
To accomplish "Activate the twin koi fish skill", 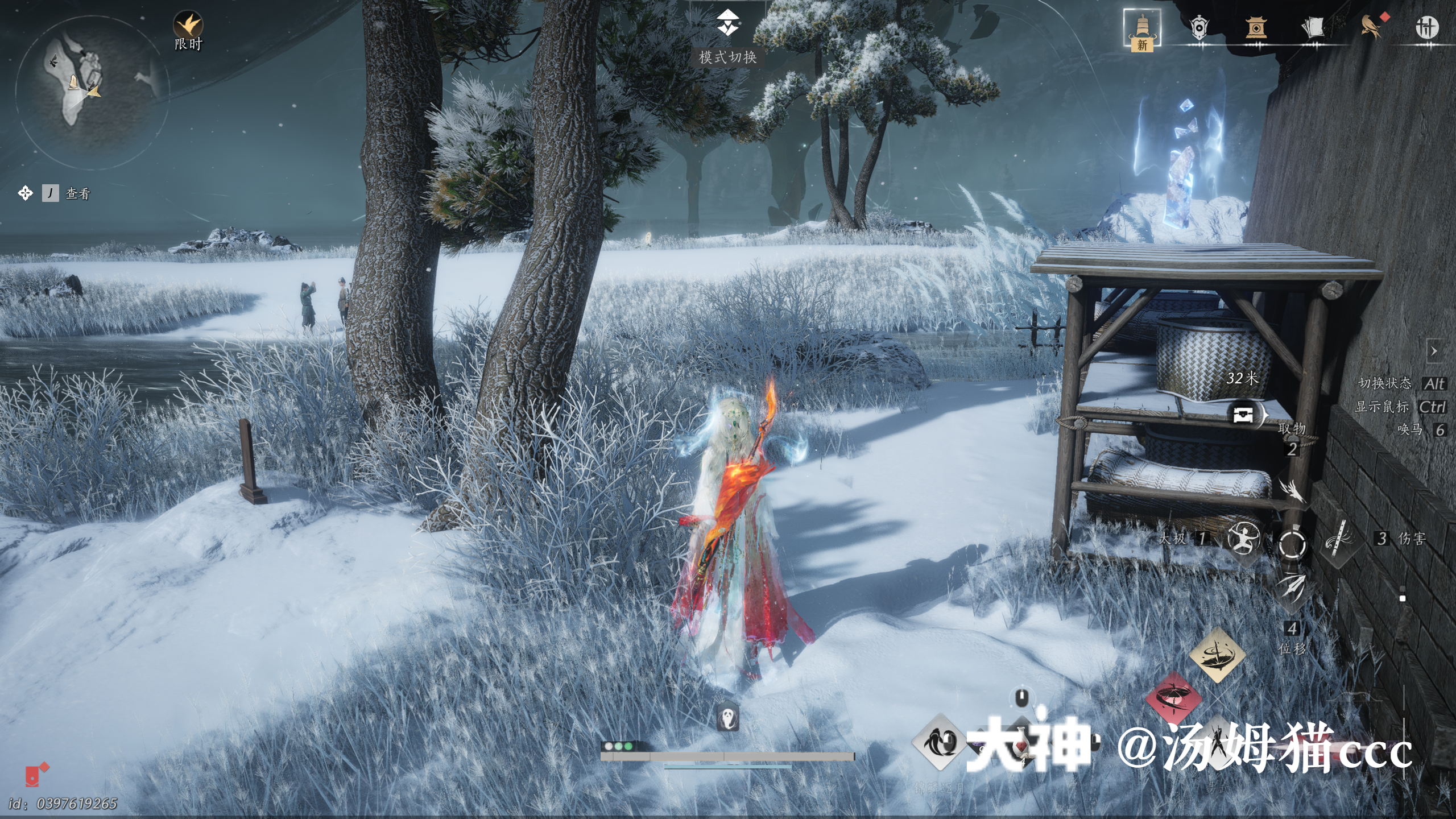I will (x=938, y=742).
